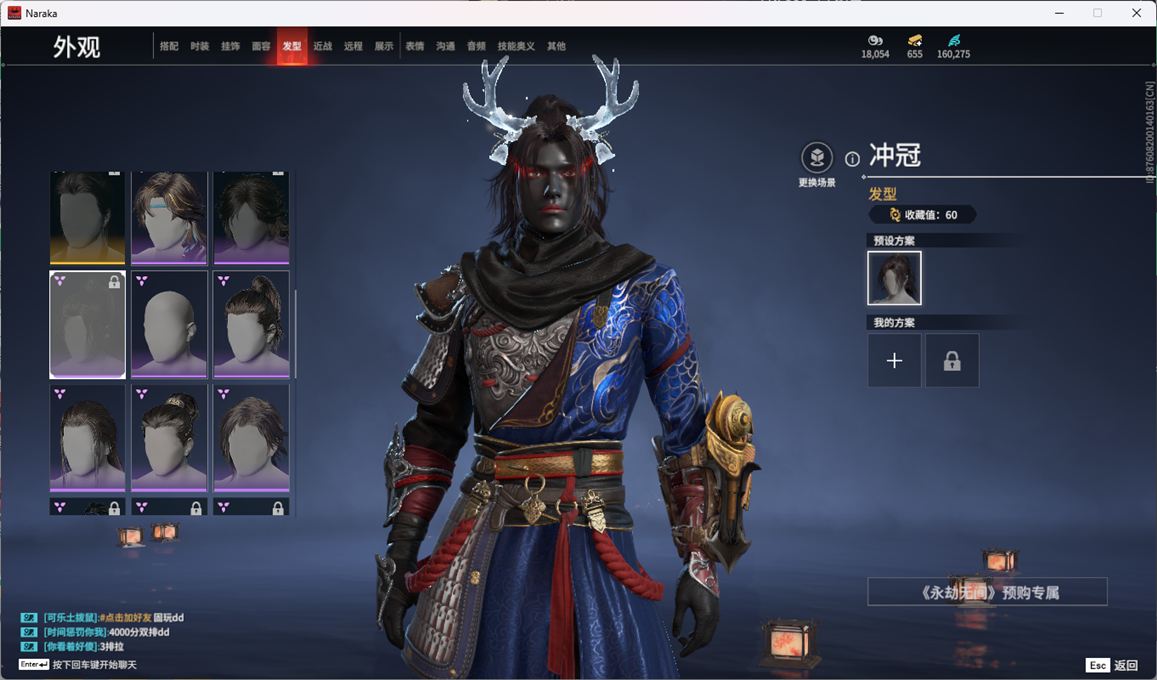Select the 挂饰 accessories tab
The image size is (1157, 680).
230,46
